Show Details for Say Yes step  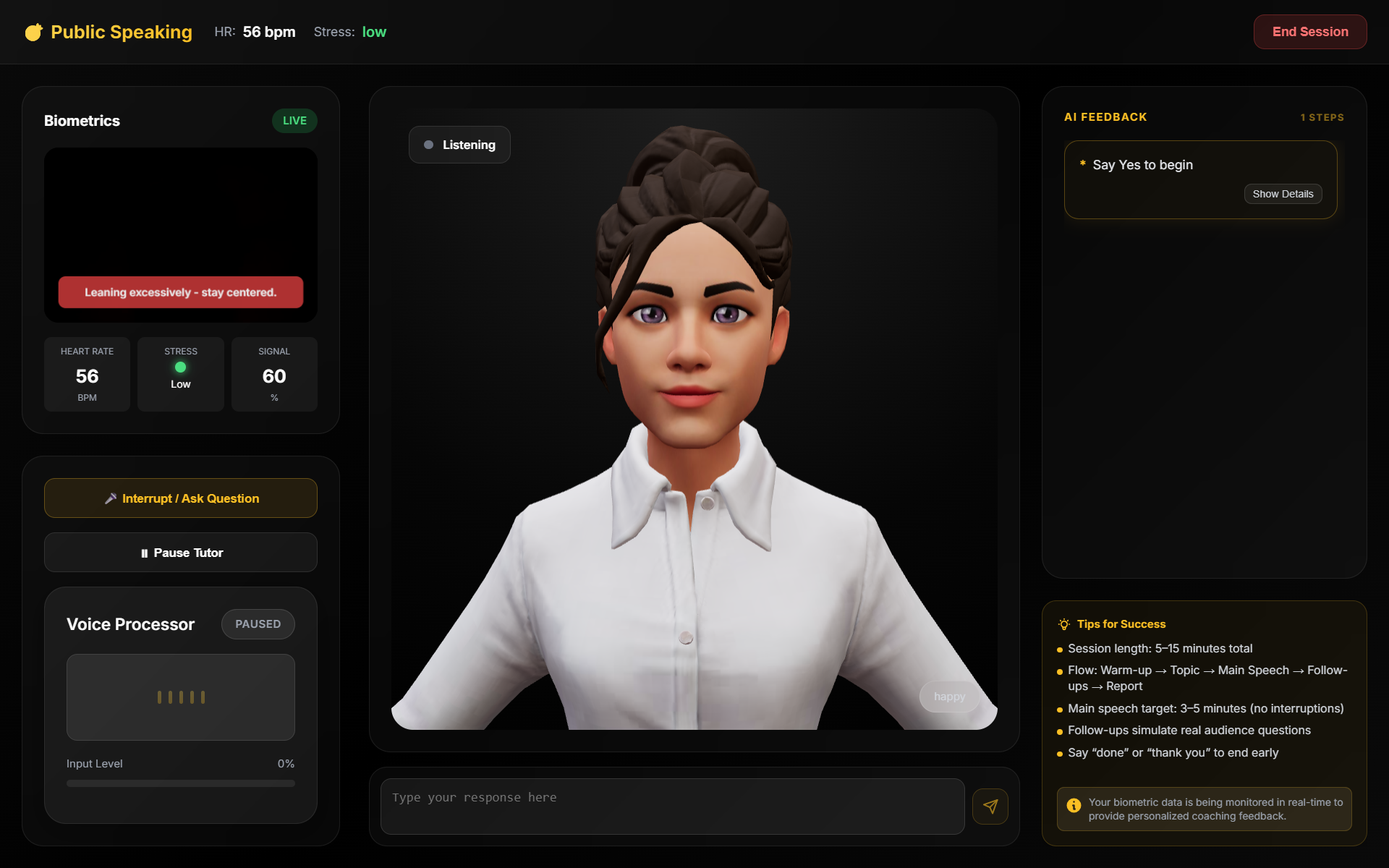coord(1283,194)
